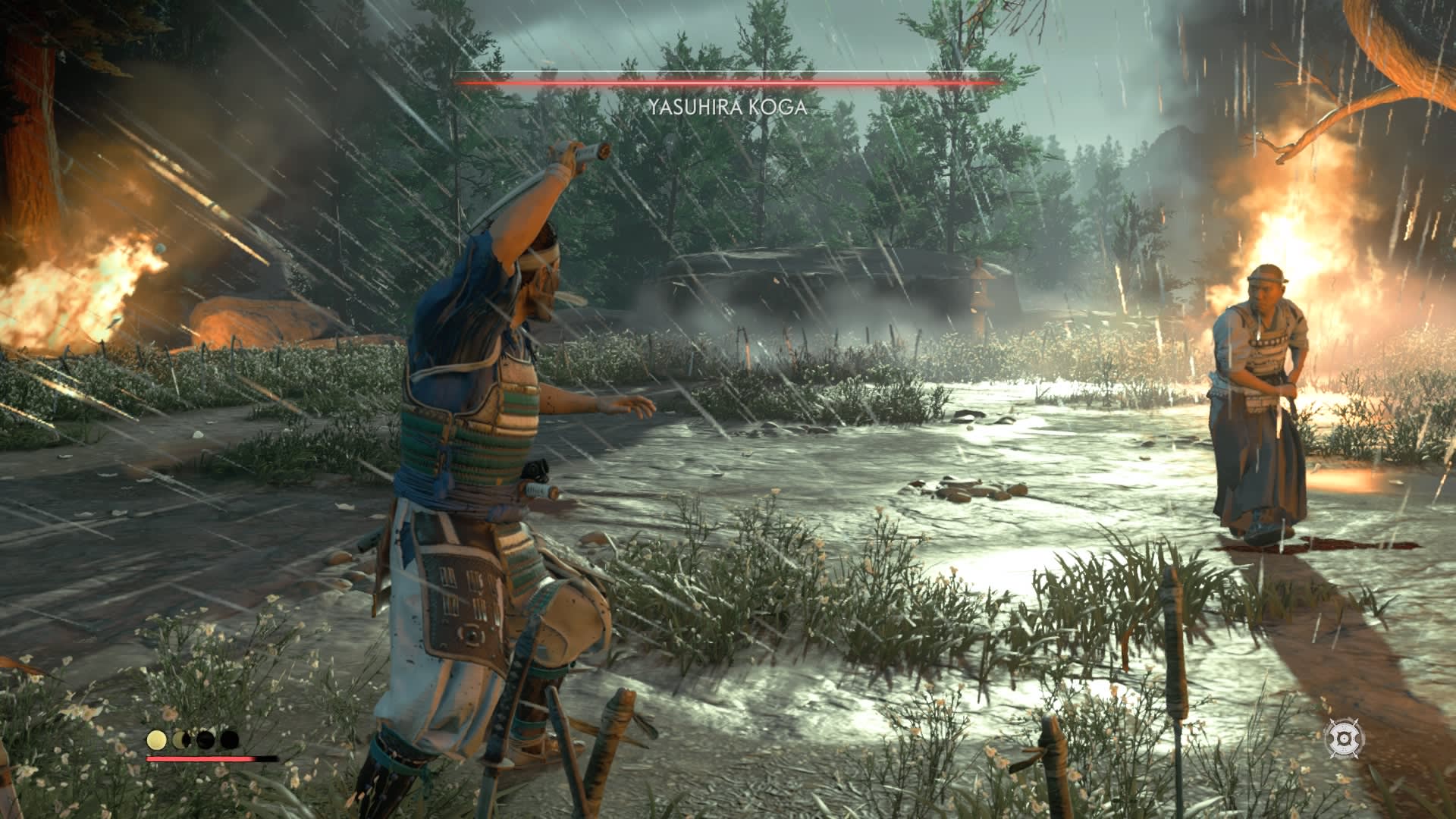Click the round shield stance icon
Image resolution: width=1456 pixels, height=819 pixels.
pos(1344,736)
